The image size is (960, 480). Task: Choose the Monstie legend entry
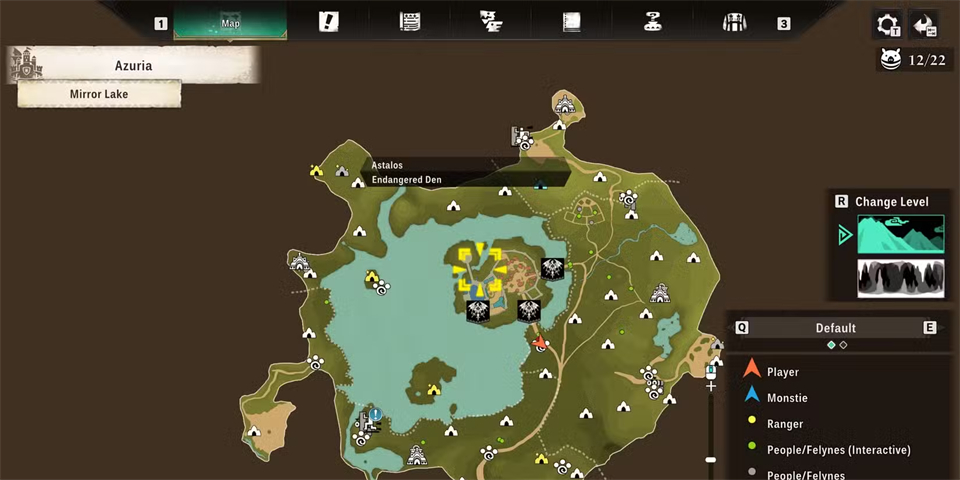[786, 398]
